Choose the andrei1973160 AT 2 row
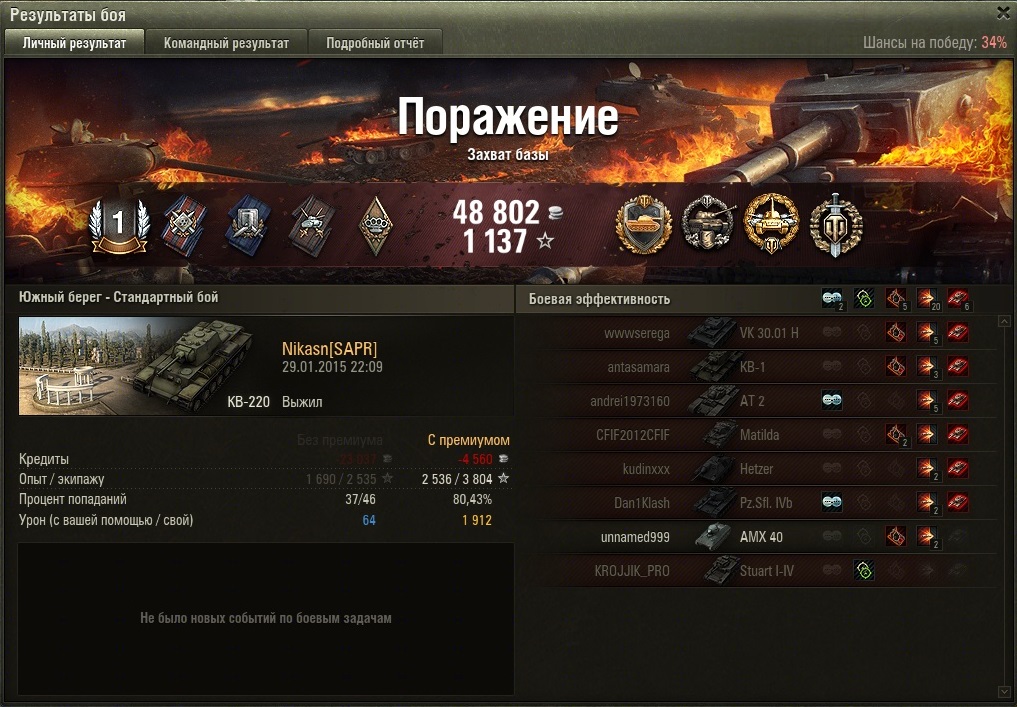This screenshot has width=1017, height=707. tap(760, 401)
